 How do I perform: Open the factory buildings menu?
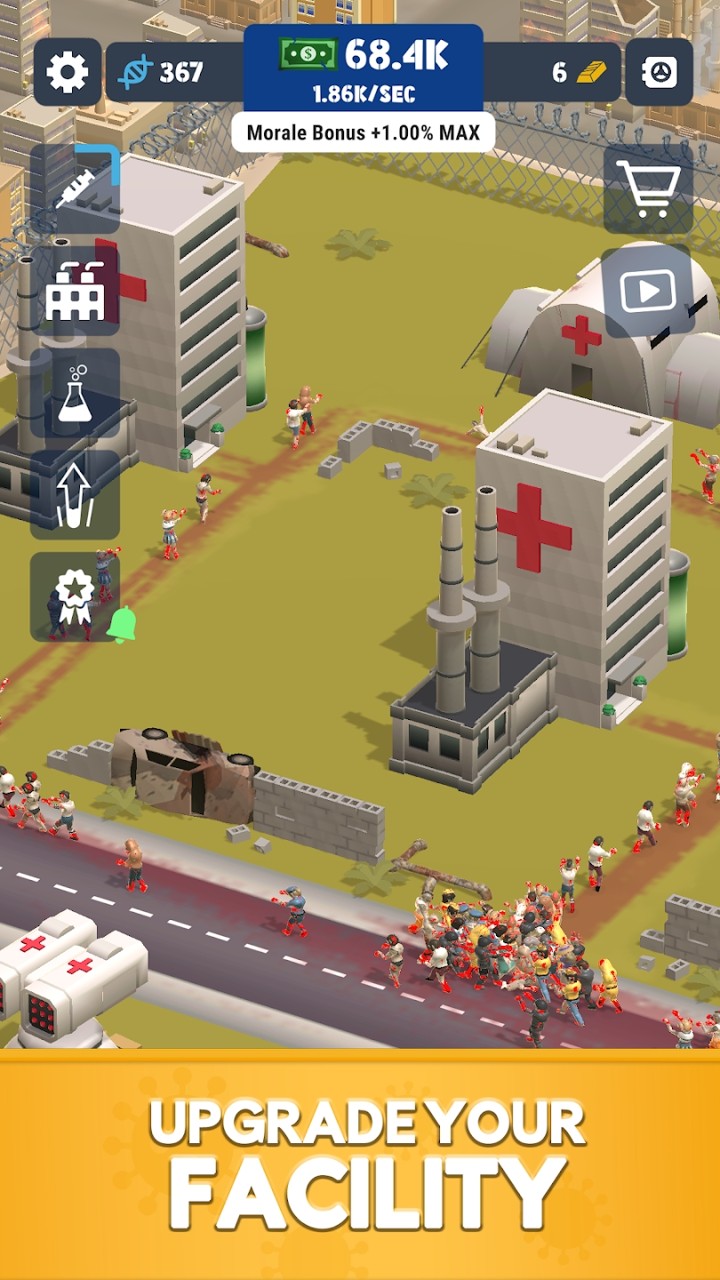[75, 291]
